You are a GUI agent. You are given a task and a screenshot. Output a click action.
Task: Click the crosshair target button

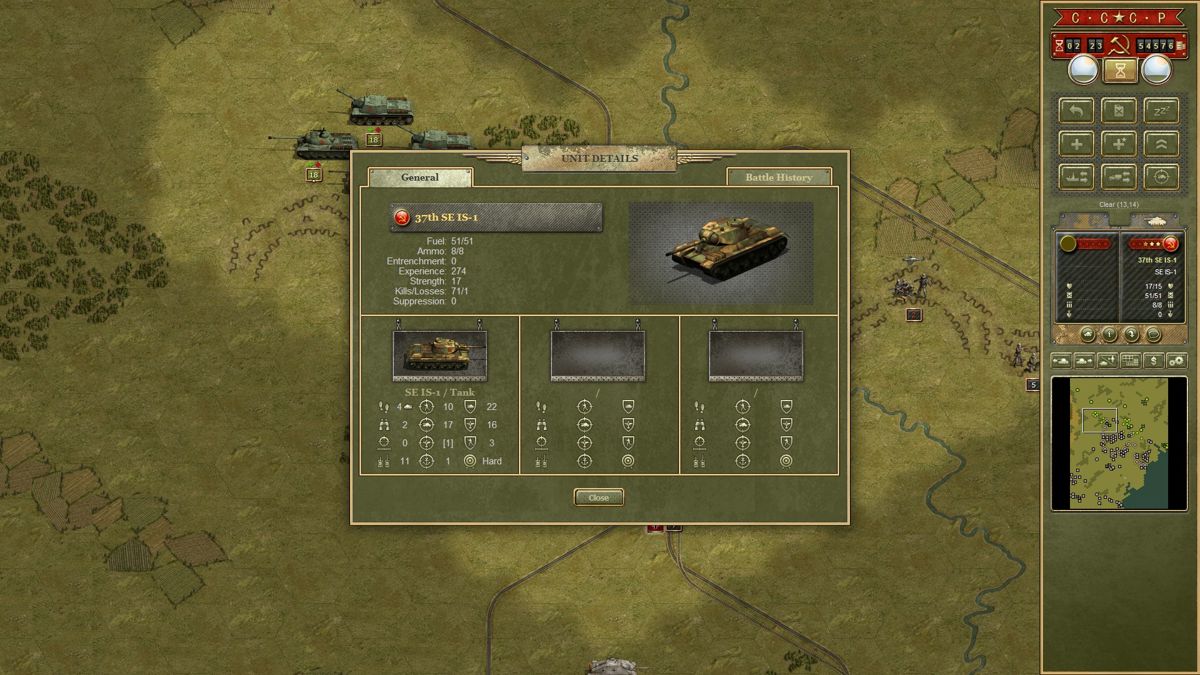pyautogui.click(x=1161, y=177)
